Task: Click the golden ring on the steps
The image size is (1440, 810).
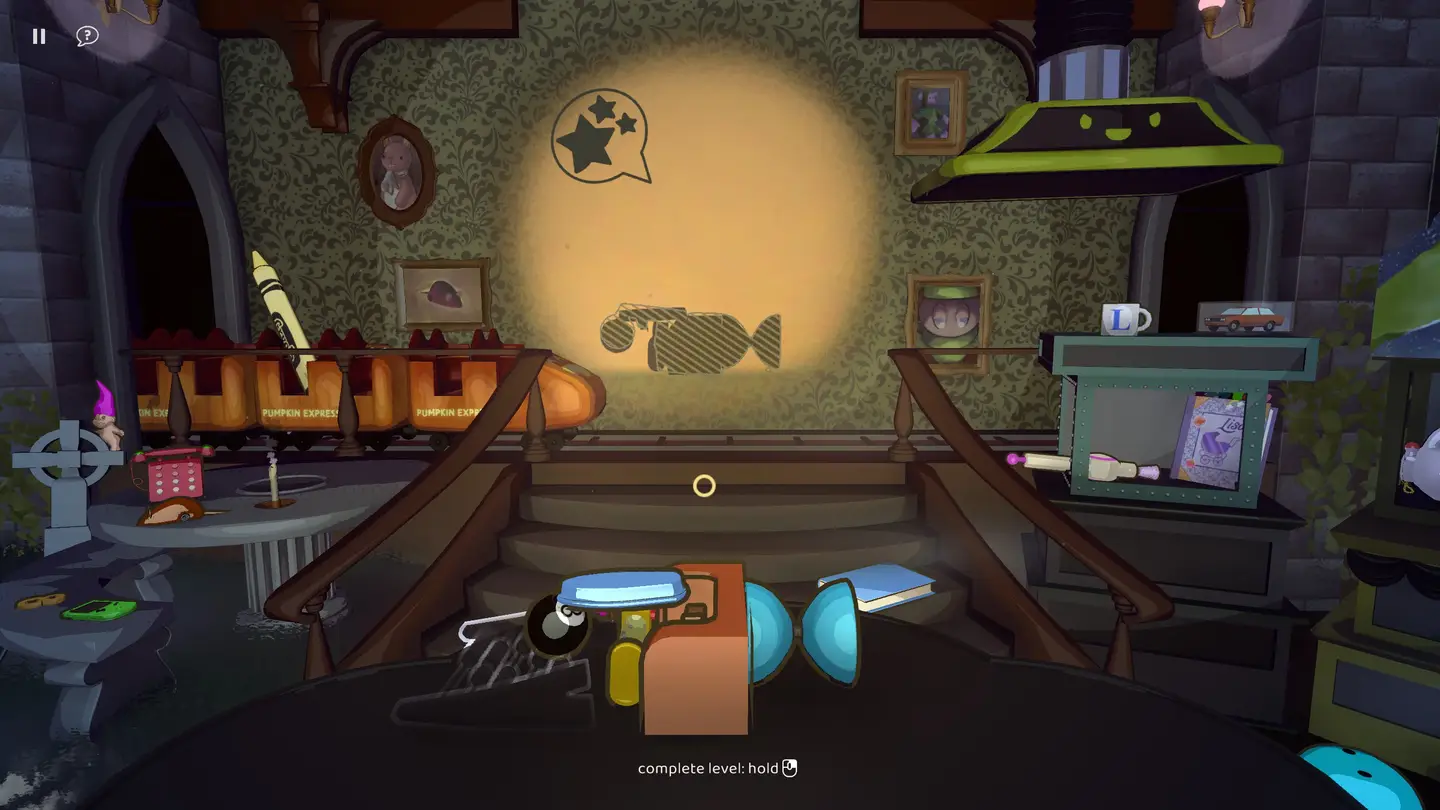Action: [703, 485]
